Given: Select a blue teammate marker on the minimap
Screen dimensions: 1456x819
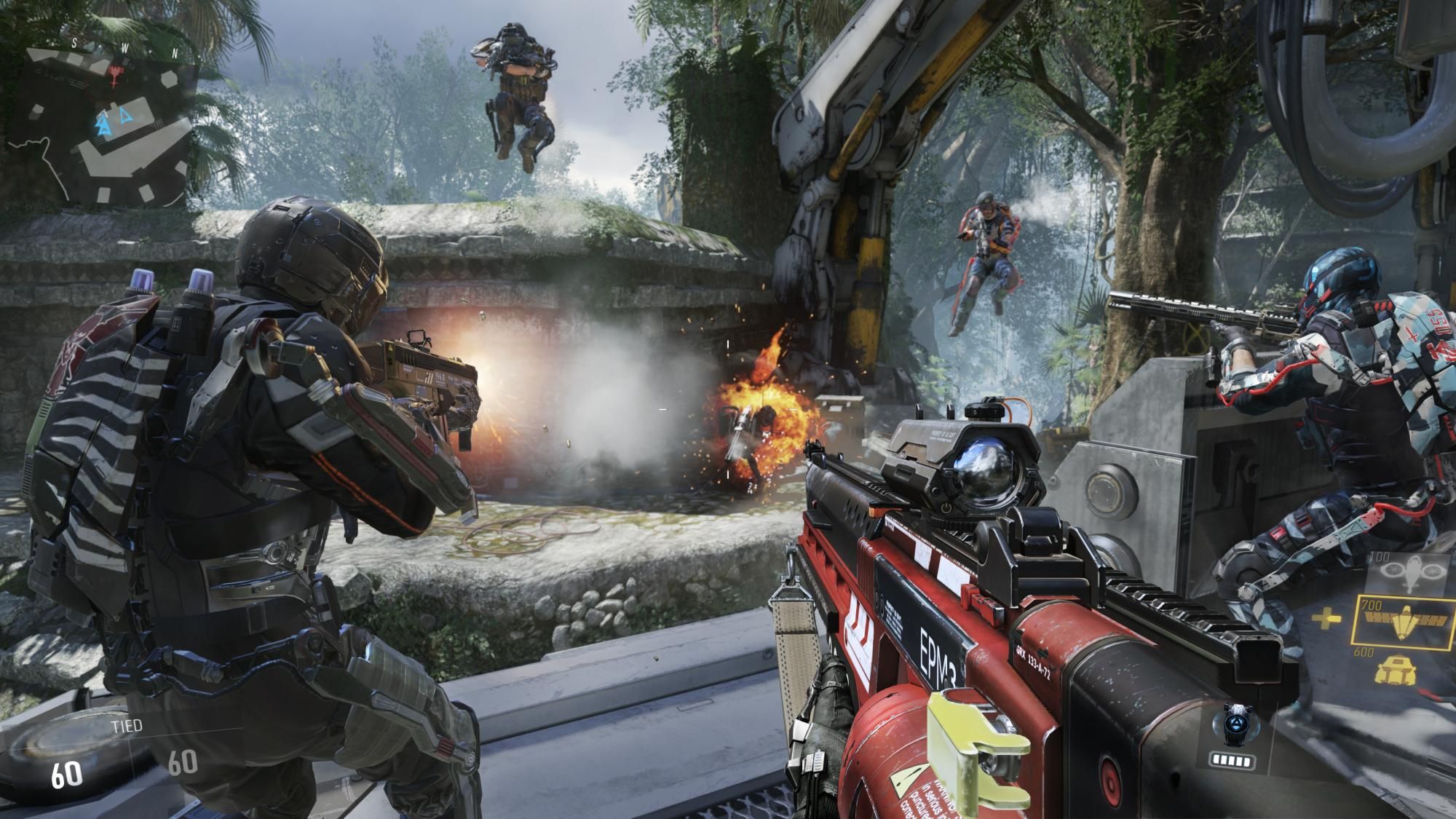Looking at the screenshot, I should tap(124, 115).
